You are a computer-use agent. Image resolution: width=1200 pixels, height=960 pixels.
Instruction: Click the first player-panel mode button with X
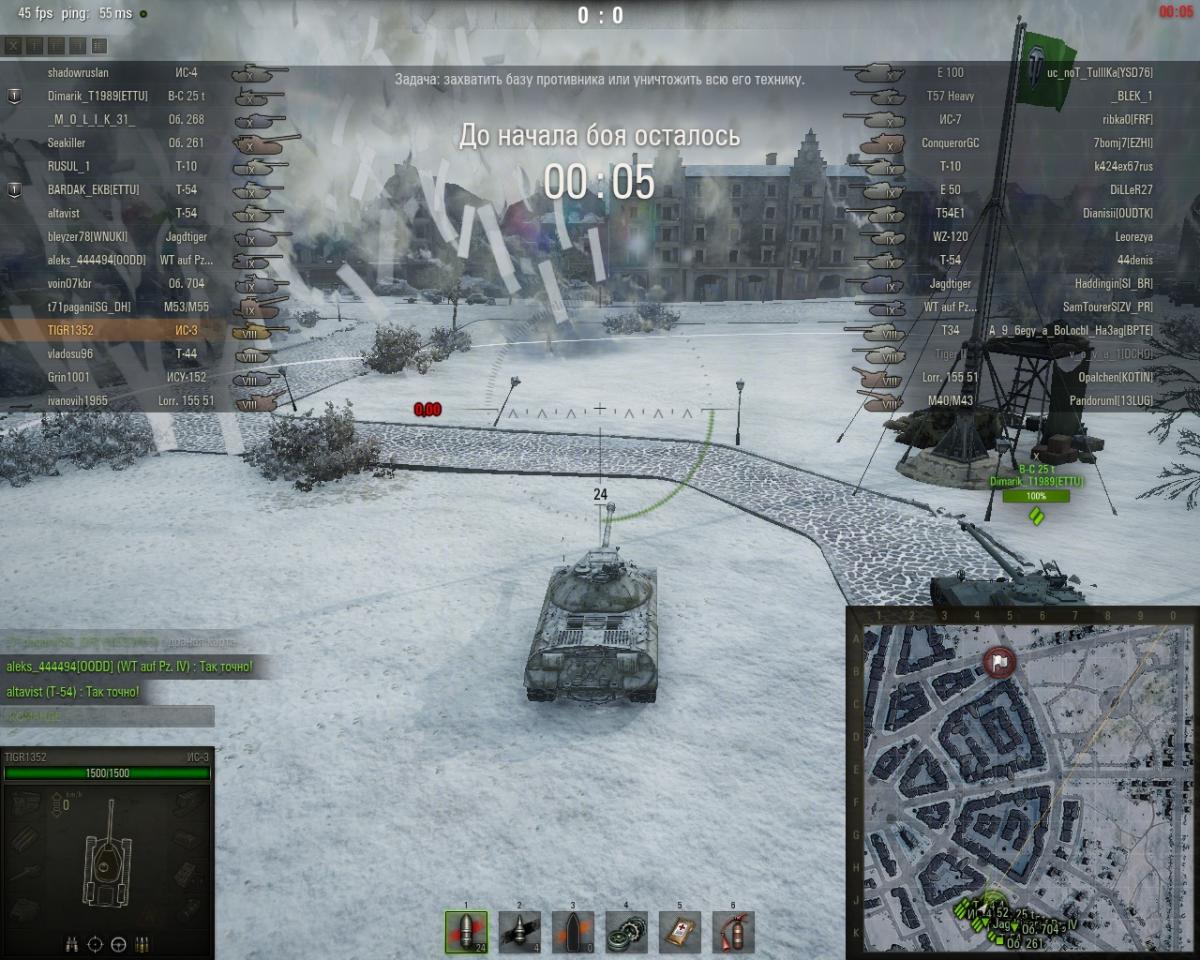[x=13, y=46]
